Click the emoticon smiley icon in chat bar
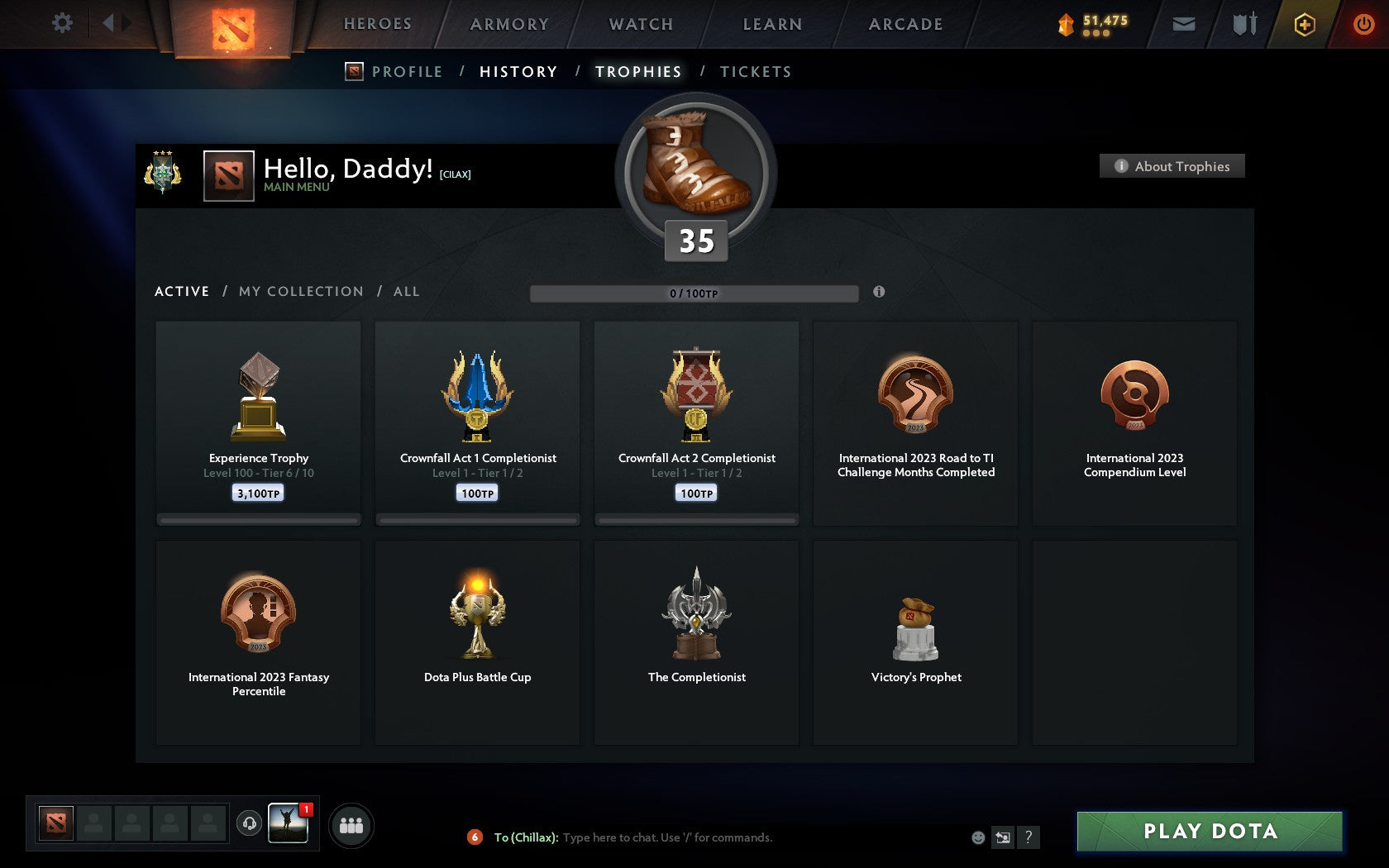The width and height of the screenshot is (1389, 868). coord(978,837)
